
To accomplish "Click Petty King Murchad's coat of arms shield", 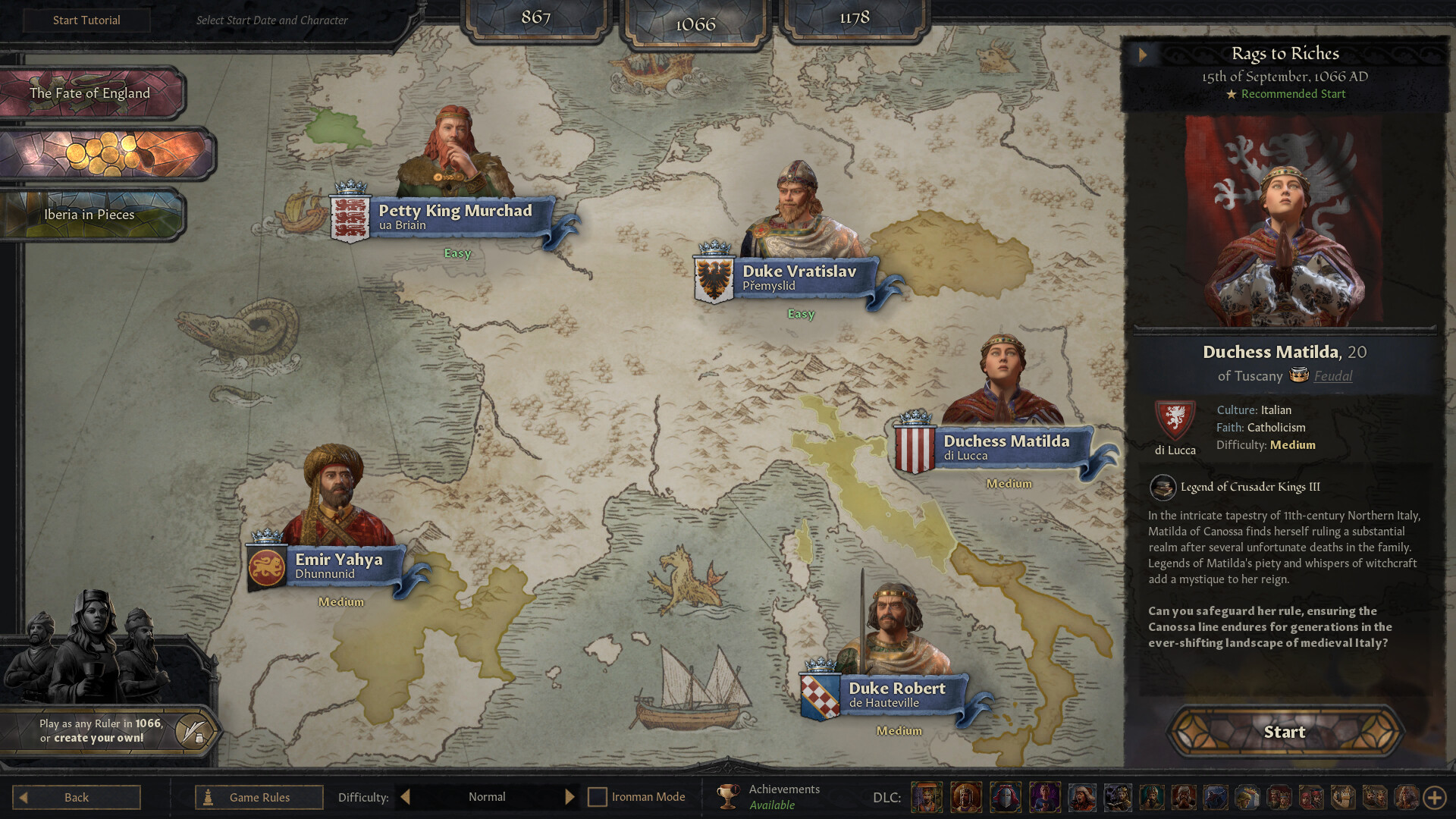I will click(350, 219).
